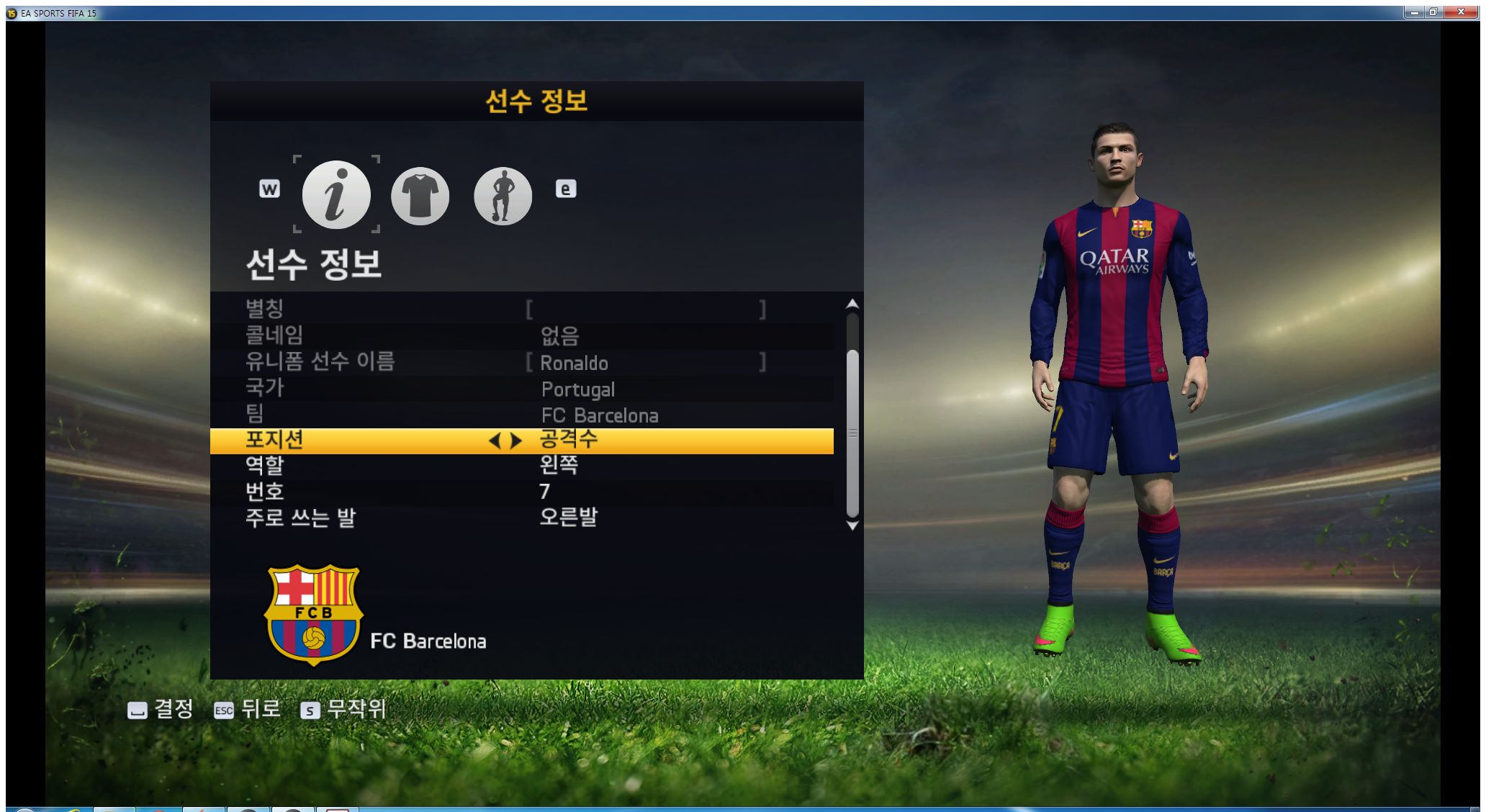Select the 팀 FC Barcelona row
The width and height of the screenshot is (1486, 812).
coord(521,415)
